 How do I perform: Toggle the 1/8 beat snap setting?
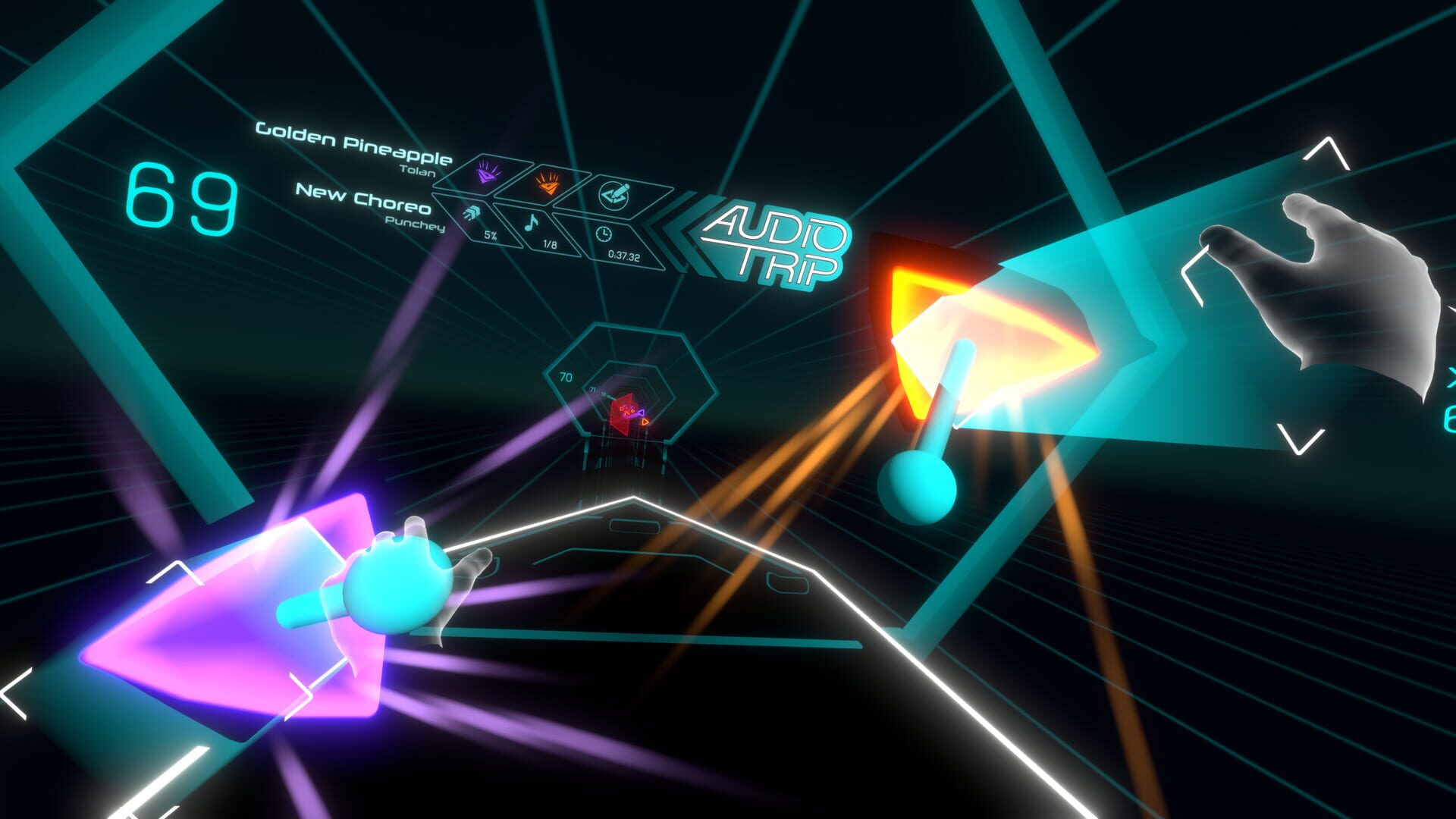pos(549,245)
